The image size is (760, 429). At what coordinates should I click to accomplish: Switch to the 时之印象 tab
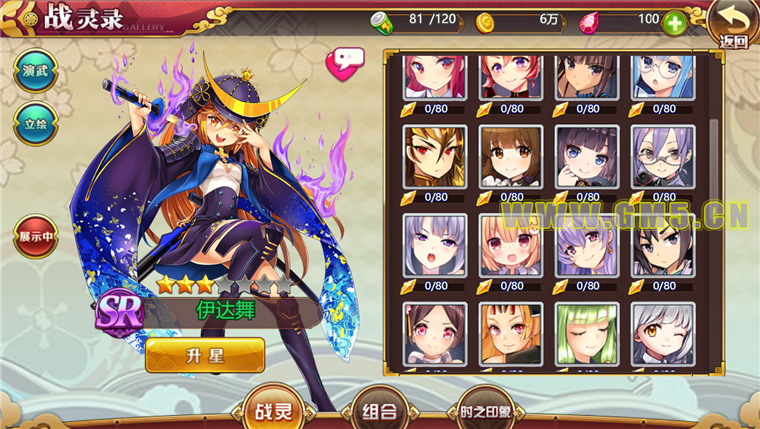point(484,410)
